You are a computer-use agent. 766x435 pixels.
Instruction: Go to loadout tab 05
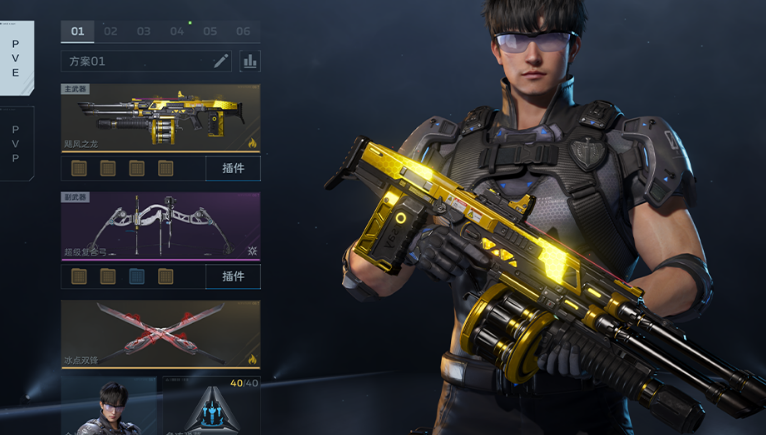(x=210, y=31)
